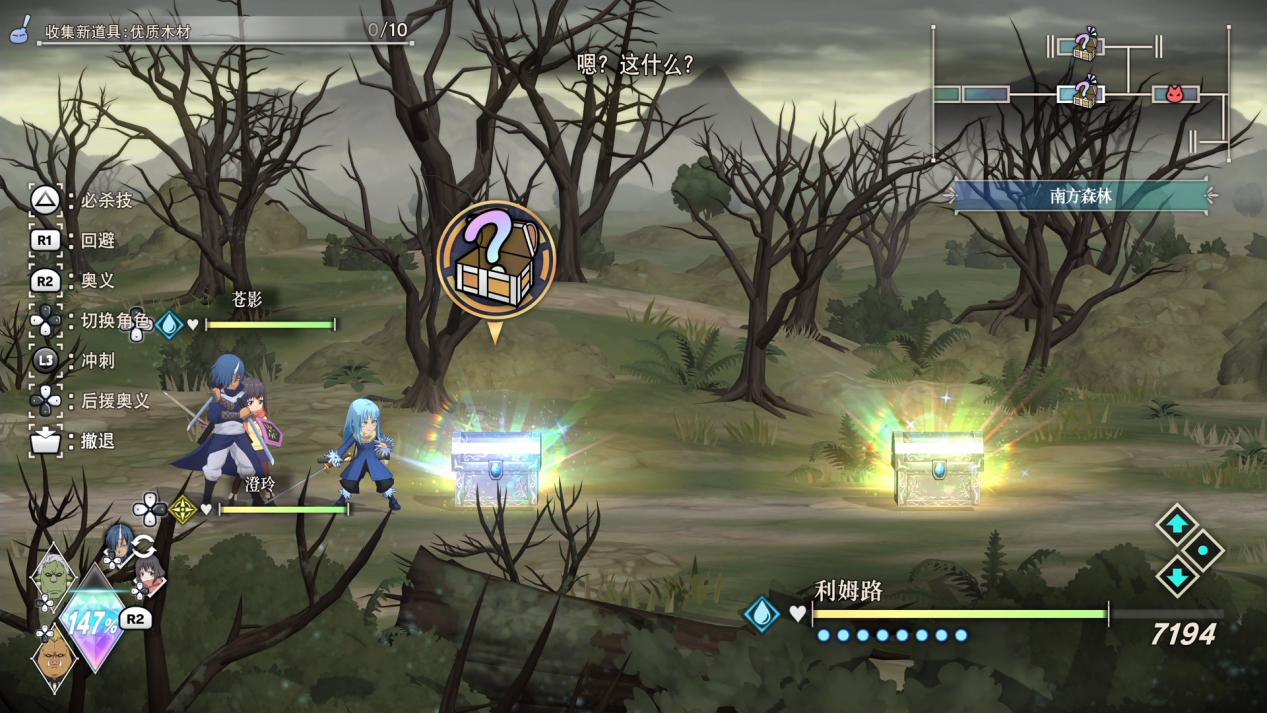Tap the cyan dot diamond button
Viewport: 1267px width, 713px height.
point(1203,550)
